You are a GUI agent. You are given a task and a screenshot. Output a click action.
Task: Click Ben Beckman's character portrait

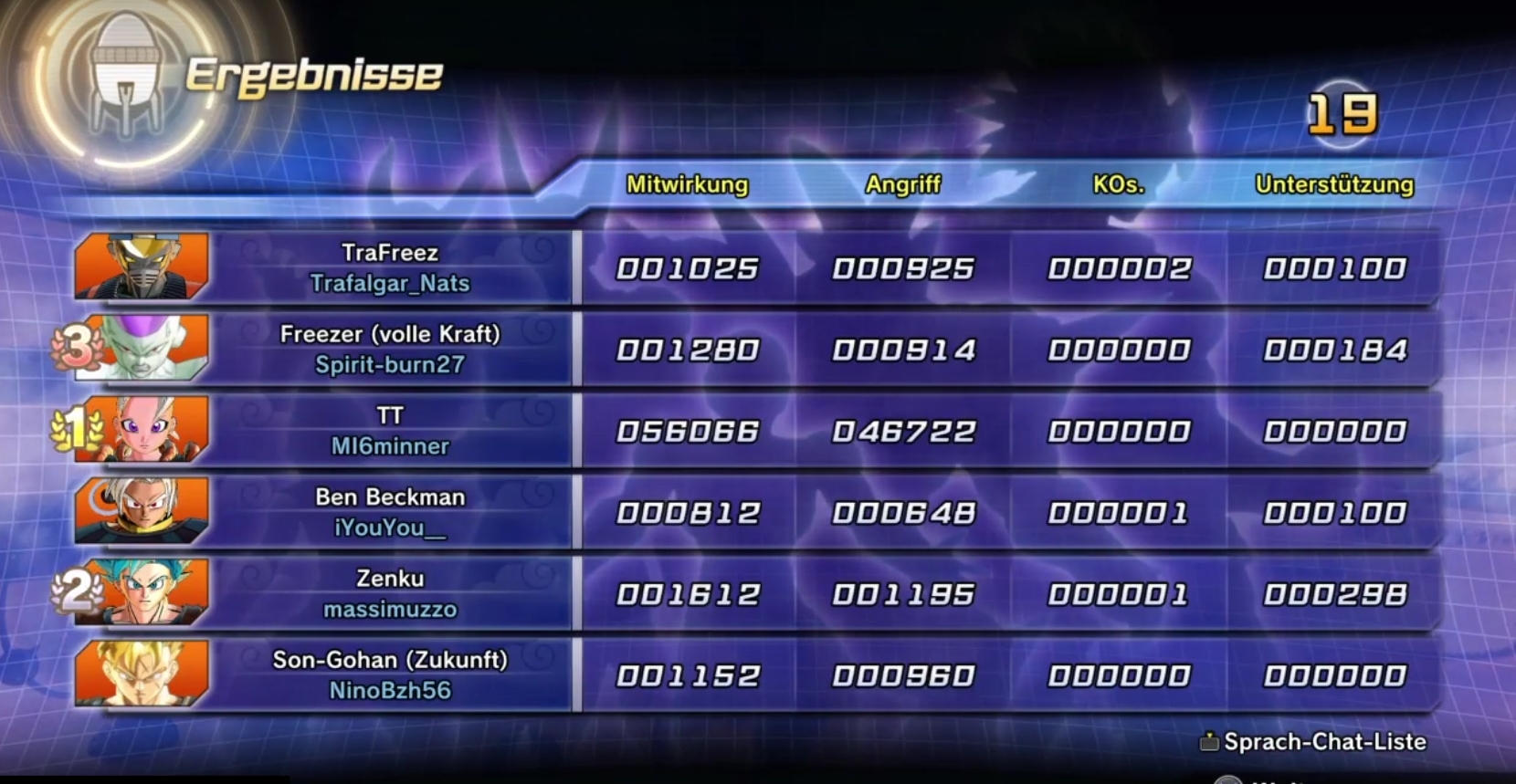pos(142,509)
